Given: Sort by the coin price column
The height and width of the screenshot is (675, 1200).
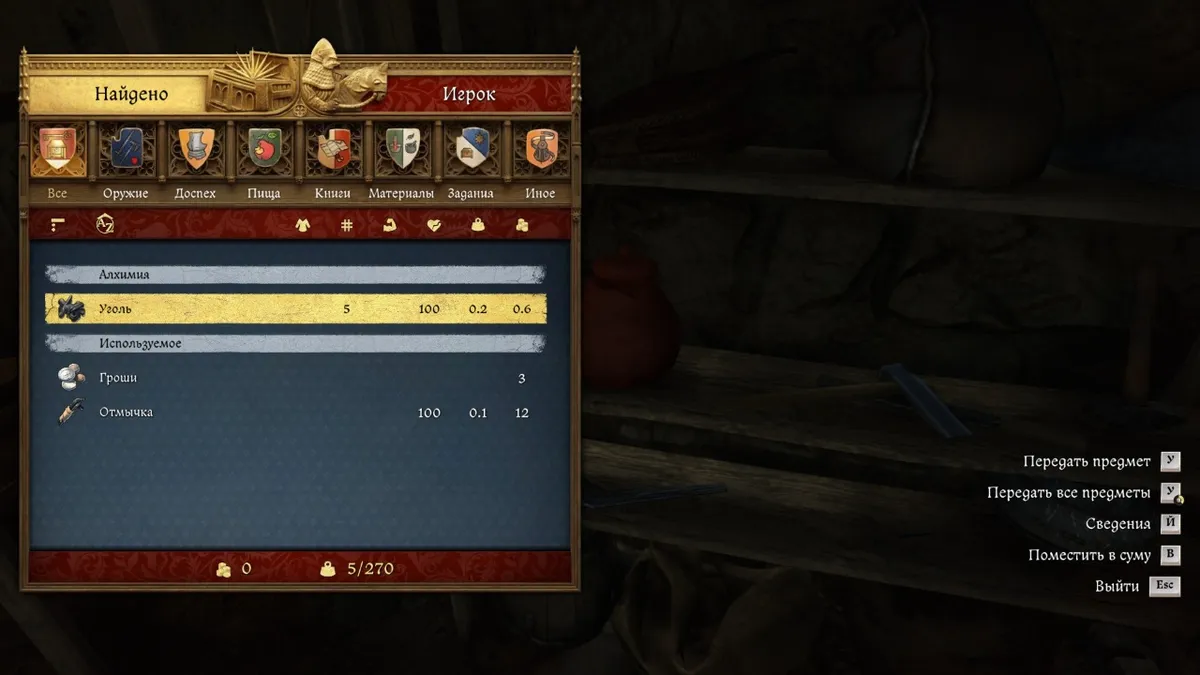Looking at the screenshot, I should (x=521, y=225).
